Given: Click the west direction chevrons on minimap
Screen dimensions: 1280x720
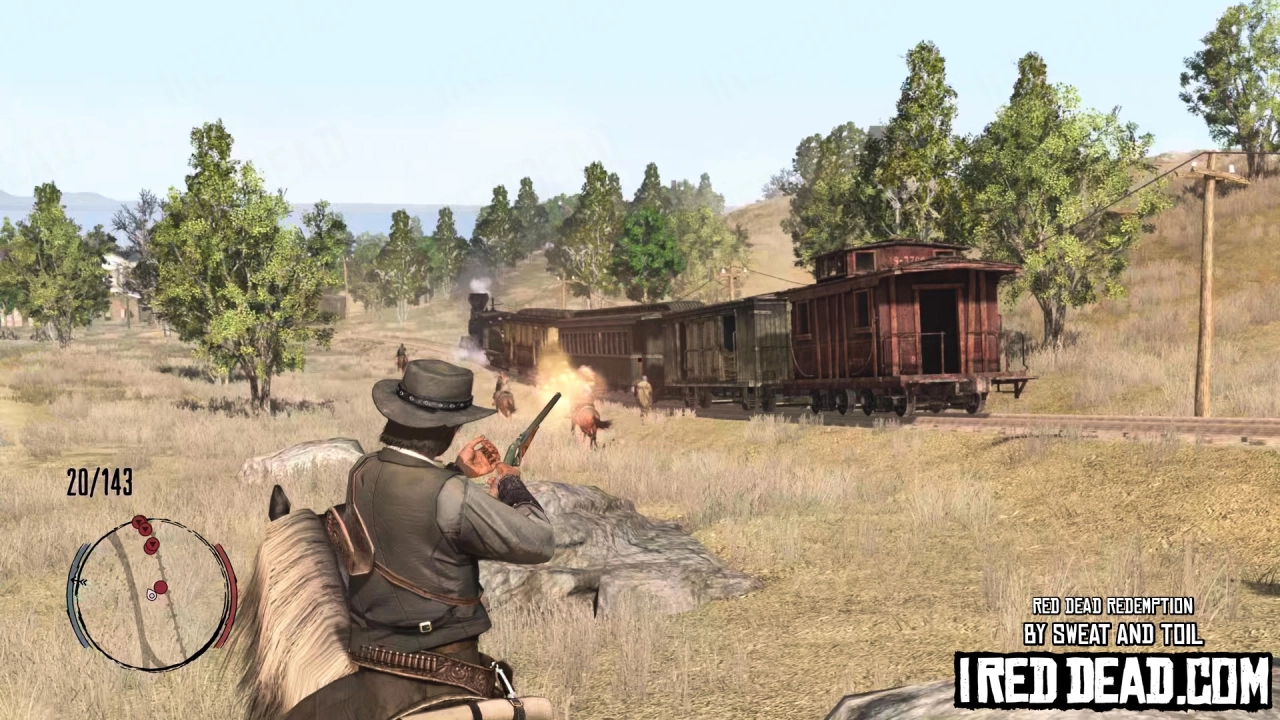Looking at the screenshot, I should pos(80,581).
